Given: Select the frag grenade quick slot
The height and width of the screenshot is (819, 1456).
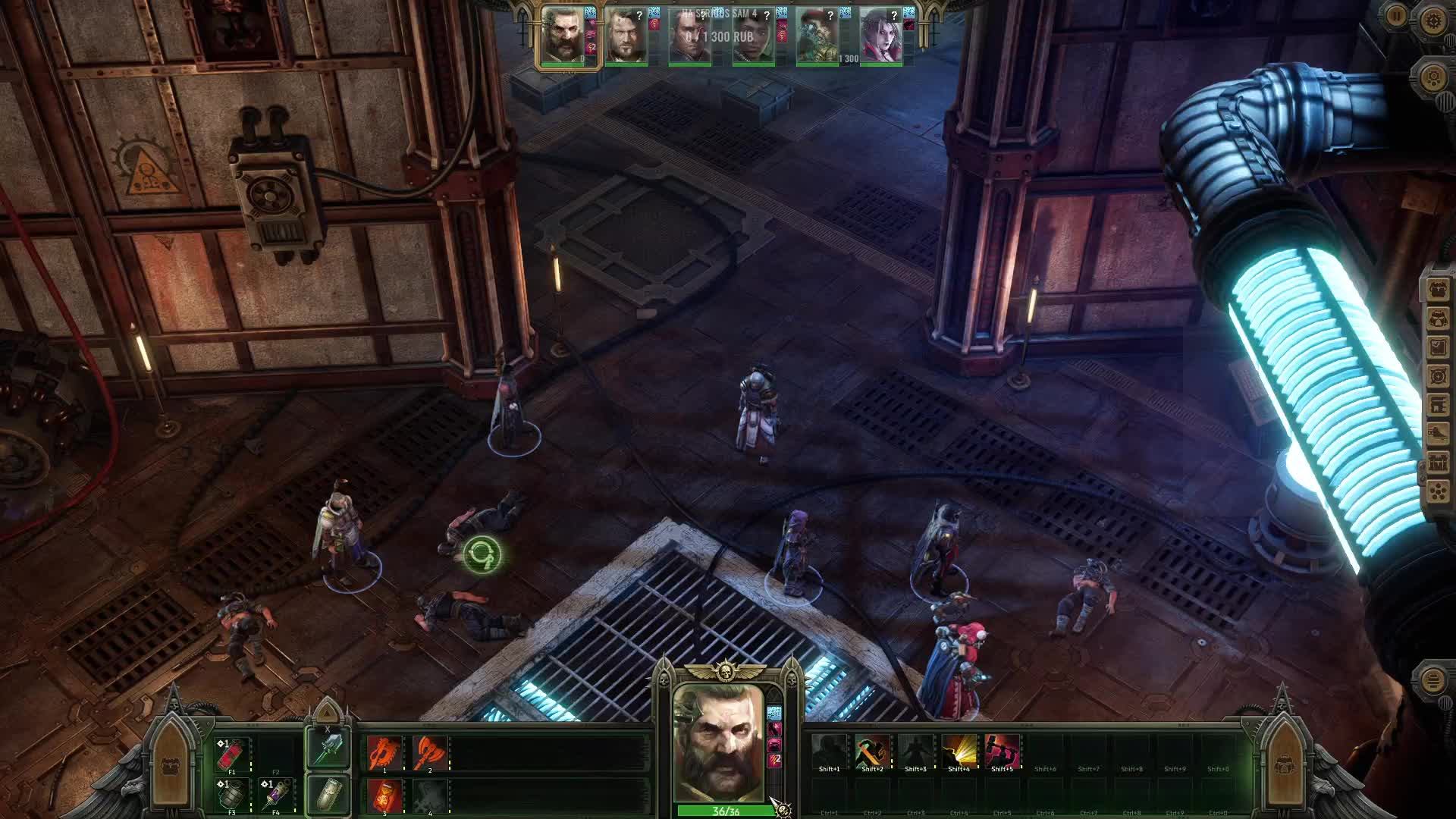Looking at the screenshot, I should click(x=232, y=795).
